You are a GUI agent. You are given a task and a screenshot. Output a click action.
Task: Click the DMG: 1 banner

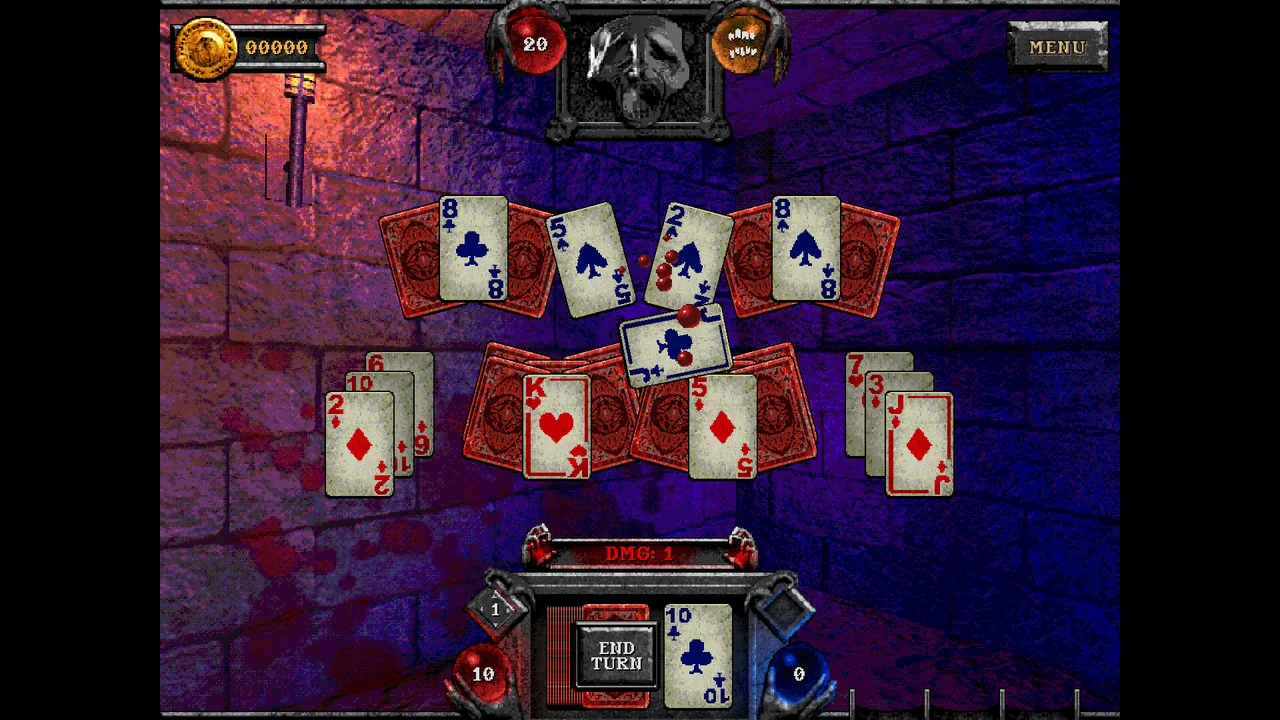640,553
